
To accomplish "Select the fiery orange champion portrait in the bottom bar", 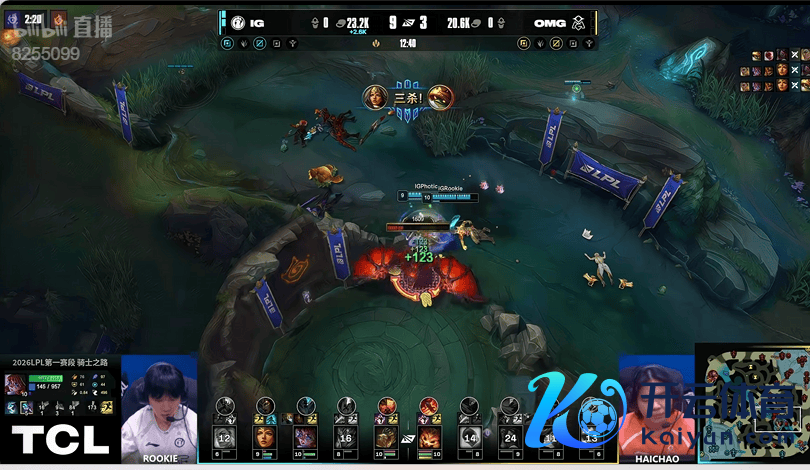I will click(x=428, y=437).
